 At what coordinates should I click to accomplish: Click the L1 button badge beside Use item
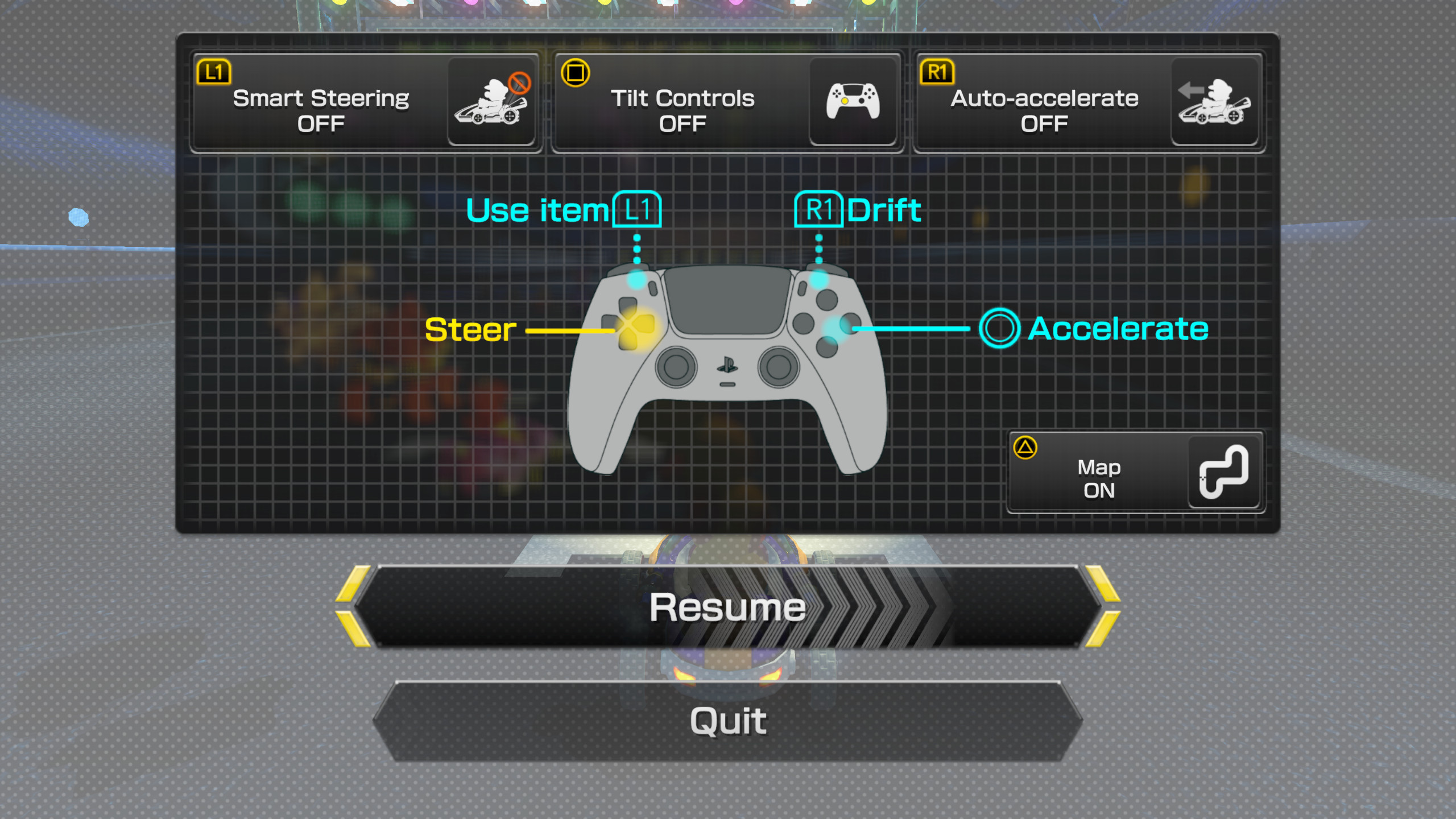click(636, 209)
